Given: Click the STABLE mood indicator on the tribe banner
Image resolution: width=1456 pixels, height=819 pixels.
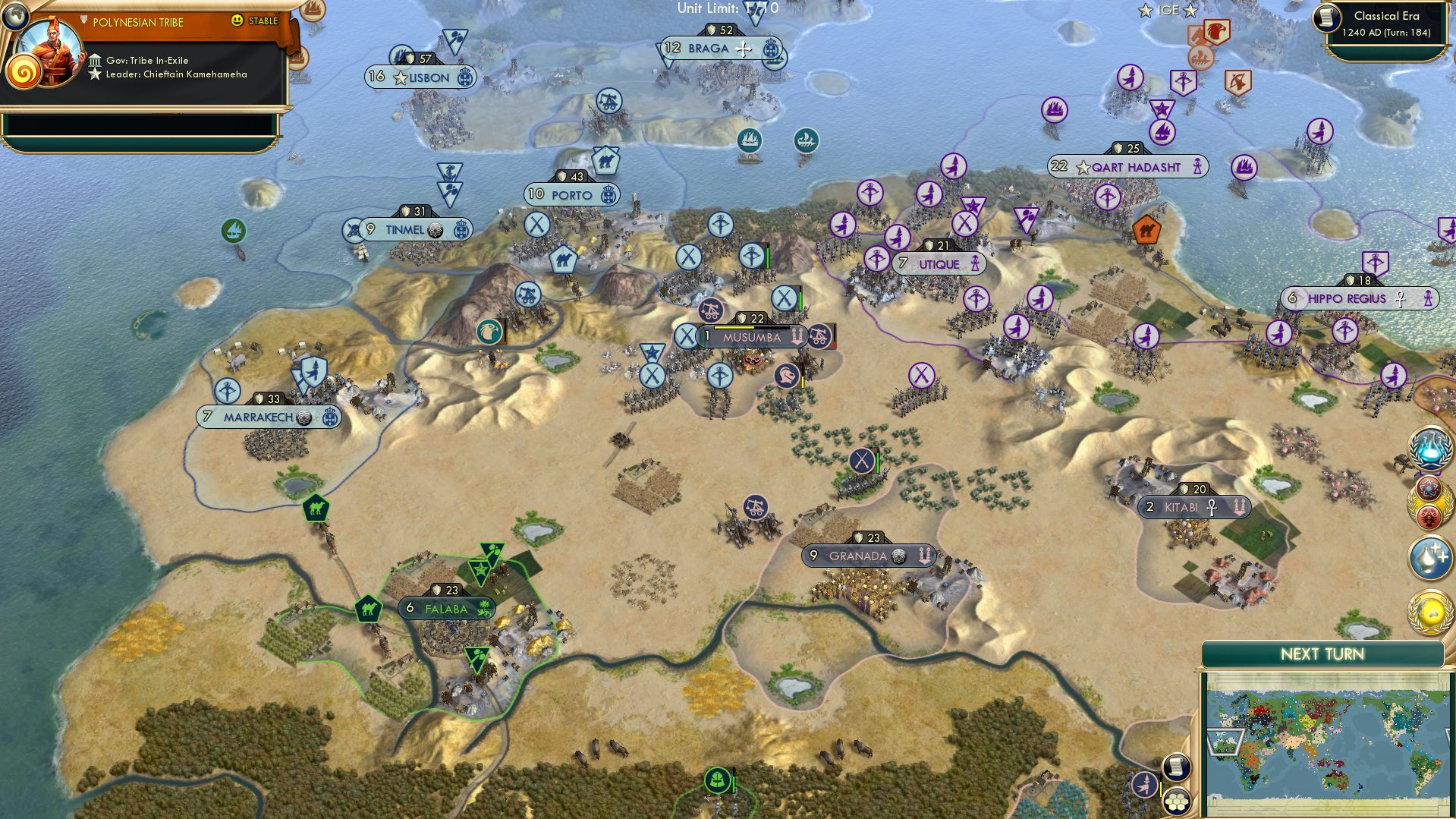Looking at the screenshot, I should (261, 22).
